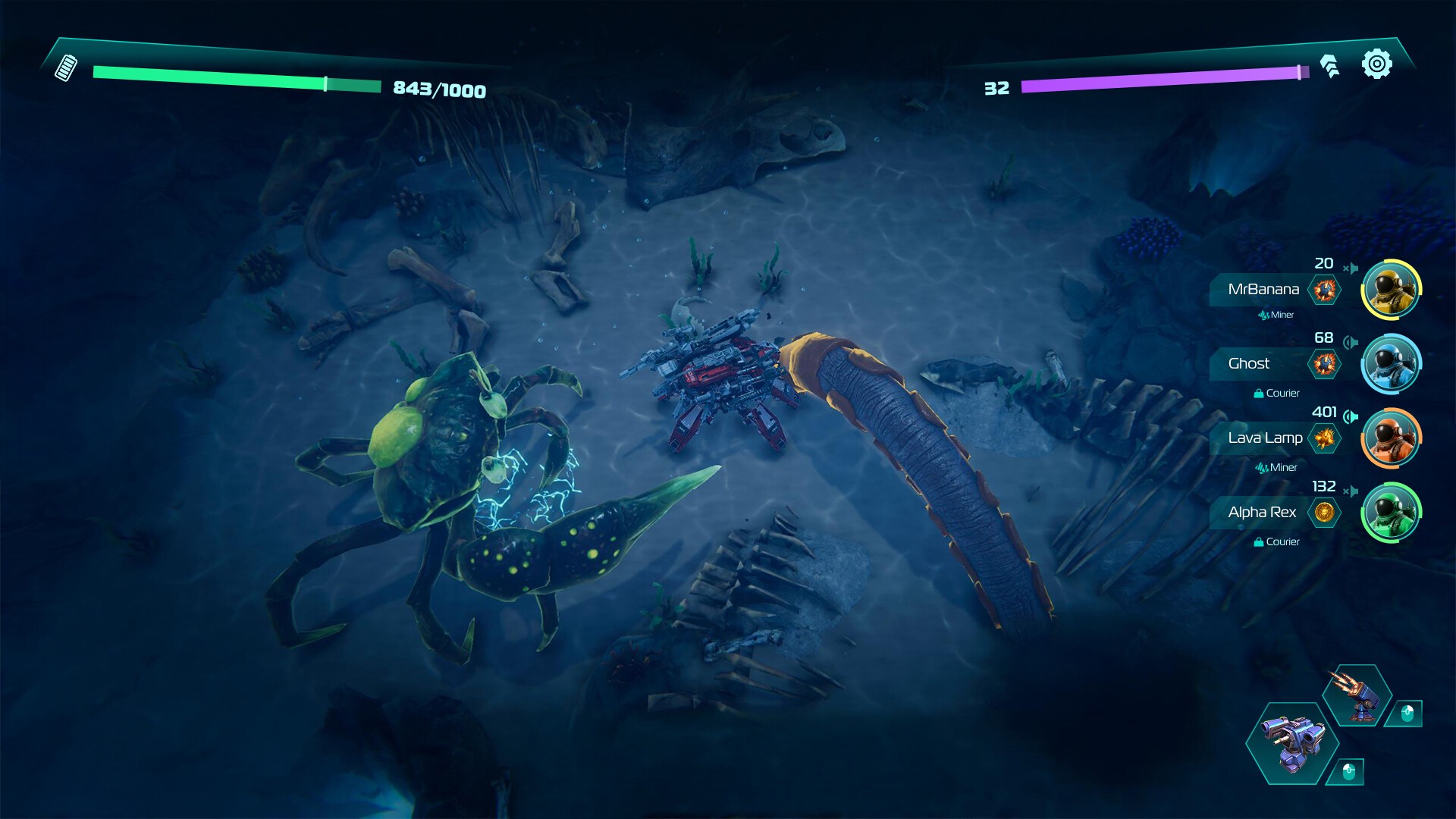Click the Lava Lamp player name row
Viewport: 1456px width, 819px height.
[1265, 438]
